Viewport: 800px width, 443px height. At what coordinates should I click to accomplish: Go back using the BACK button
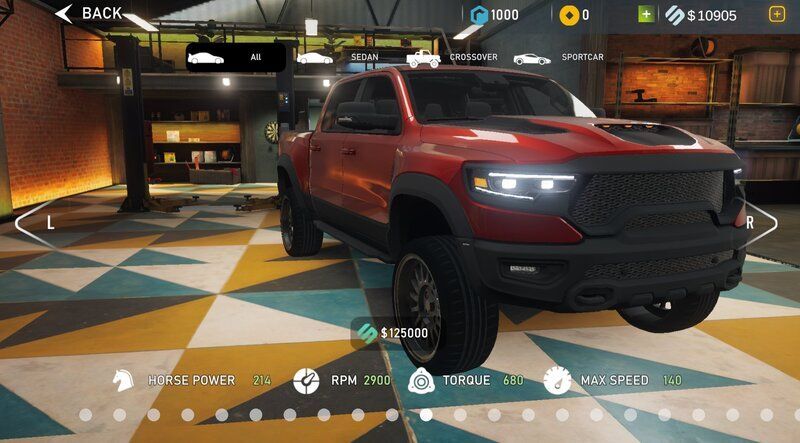(88, 14)
